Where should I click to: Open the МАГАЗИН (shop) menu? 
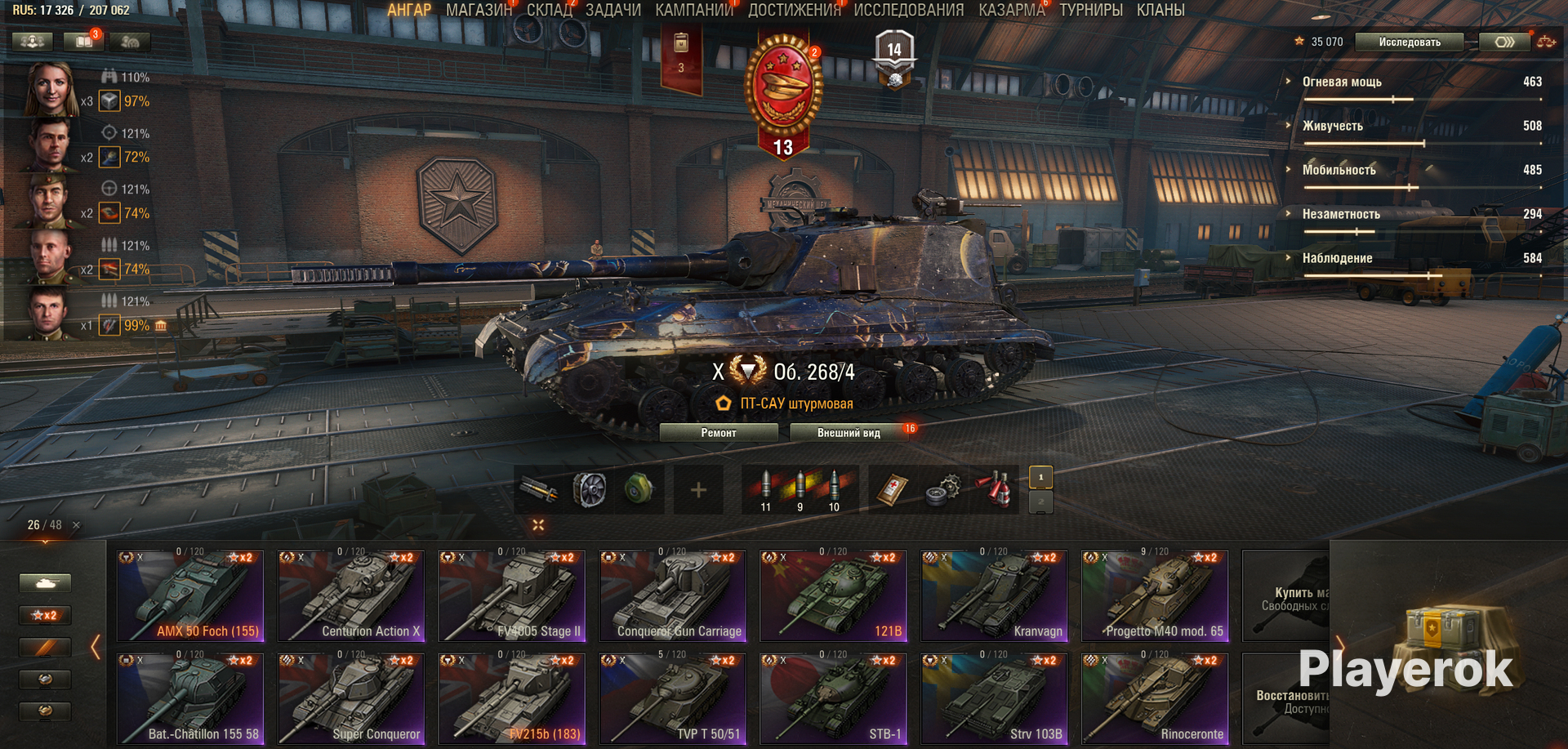click(x=479, y=10)
